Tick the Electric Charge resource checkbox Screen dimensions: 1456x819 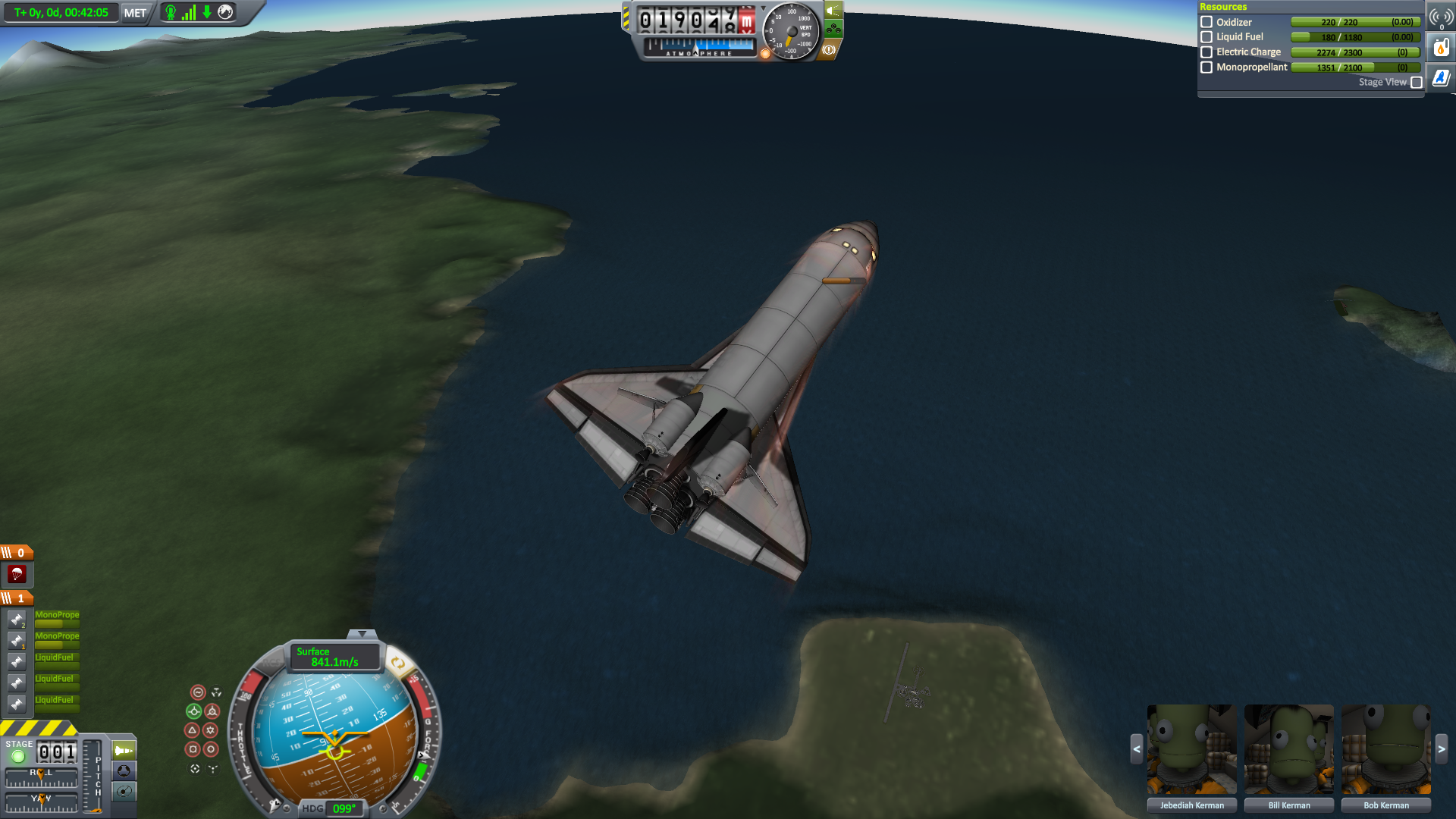pos(1207,52)
